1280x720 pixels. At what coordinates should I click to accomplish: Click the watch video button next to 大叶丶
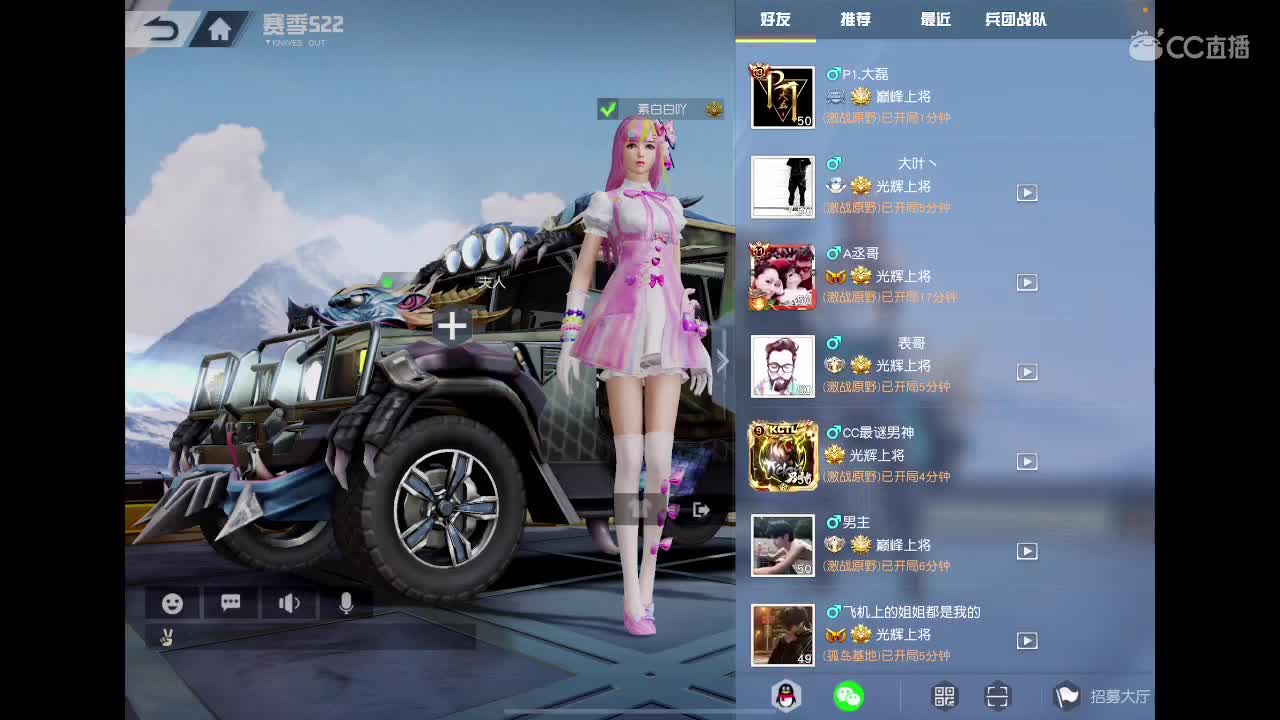(1027, 193)
